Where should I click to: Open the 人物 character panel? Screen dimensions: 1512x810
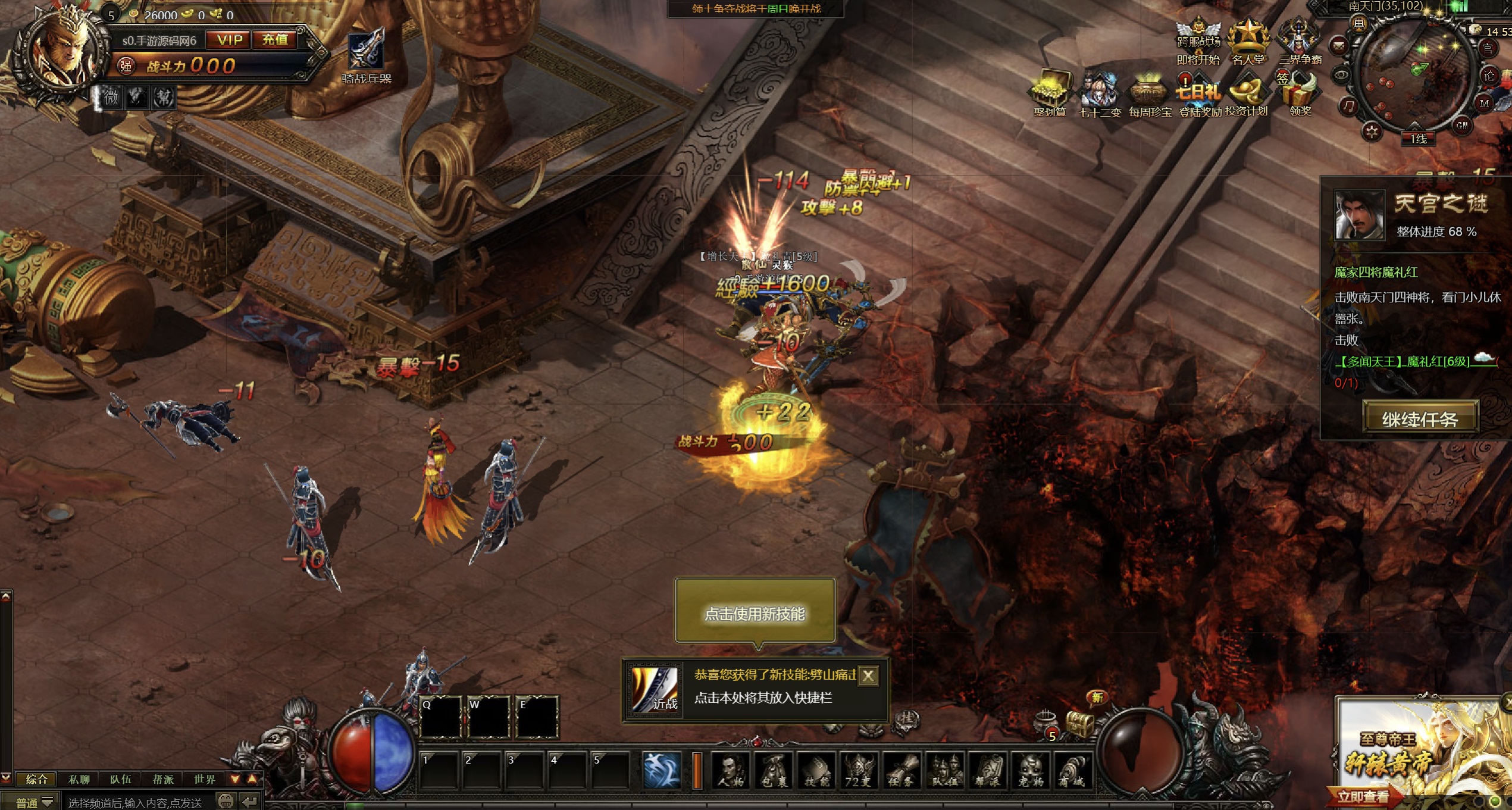731,771
